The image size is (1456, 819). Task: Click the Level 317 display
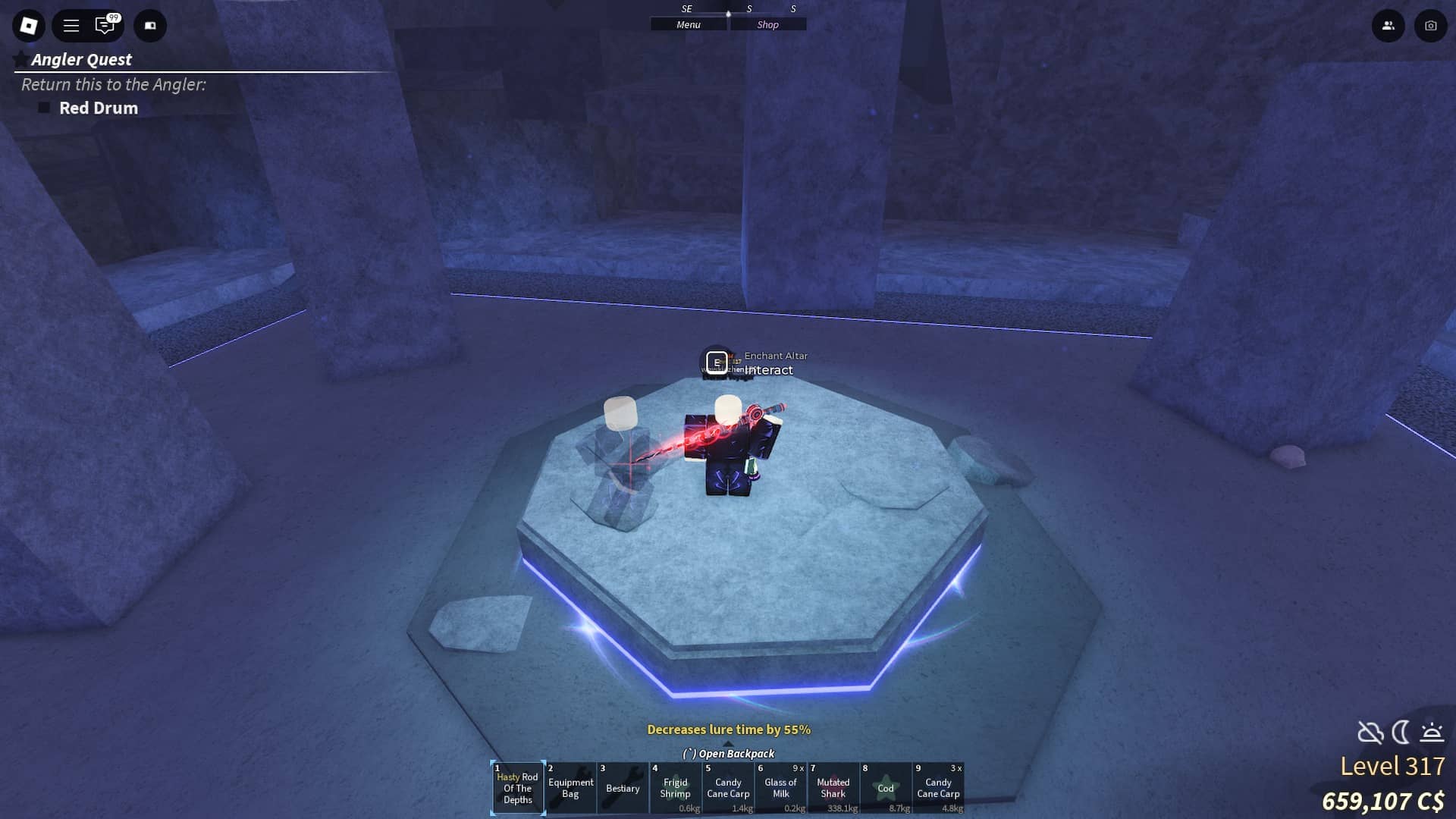pos(1392,766)
